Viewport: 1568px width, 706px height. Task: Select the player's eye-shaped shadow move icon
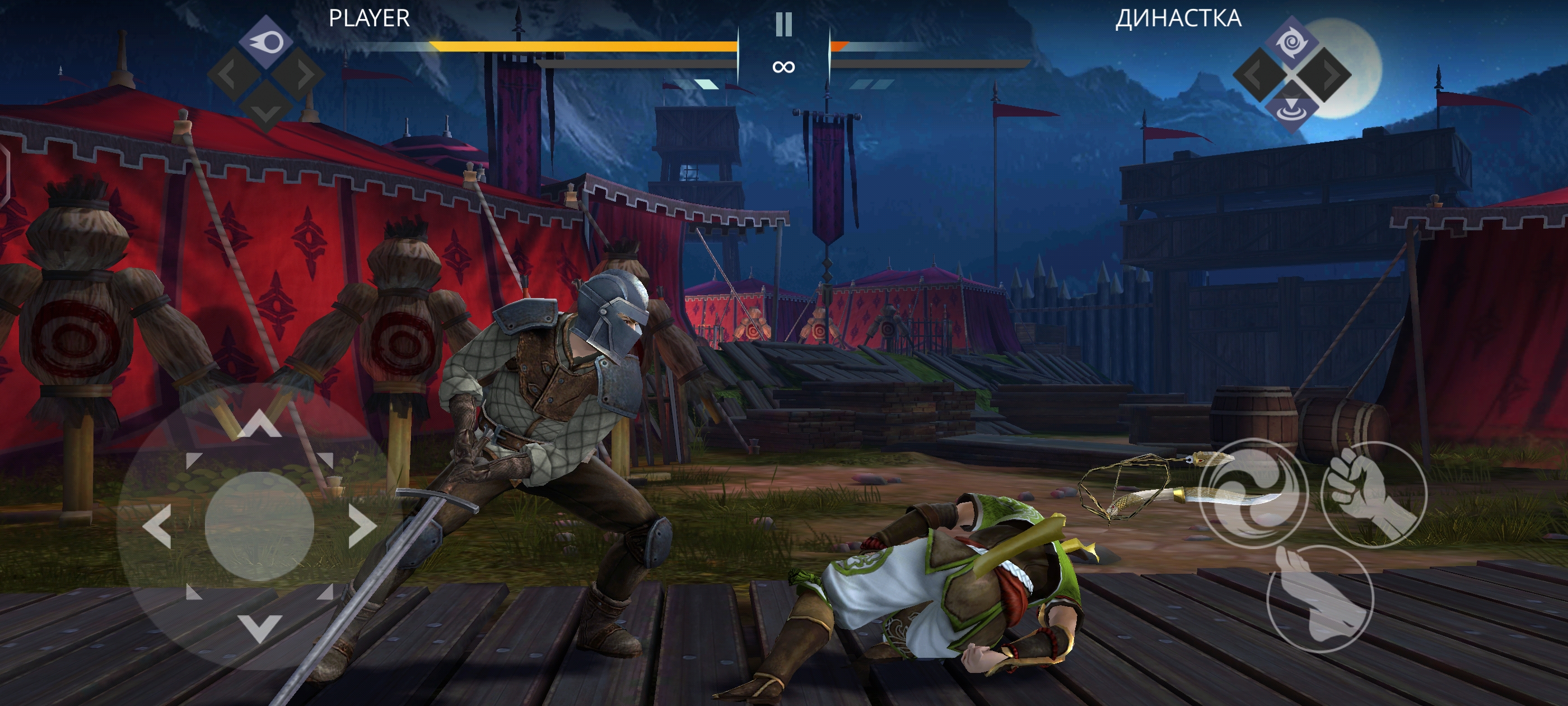[x=266, y=41]
